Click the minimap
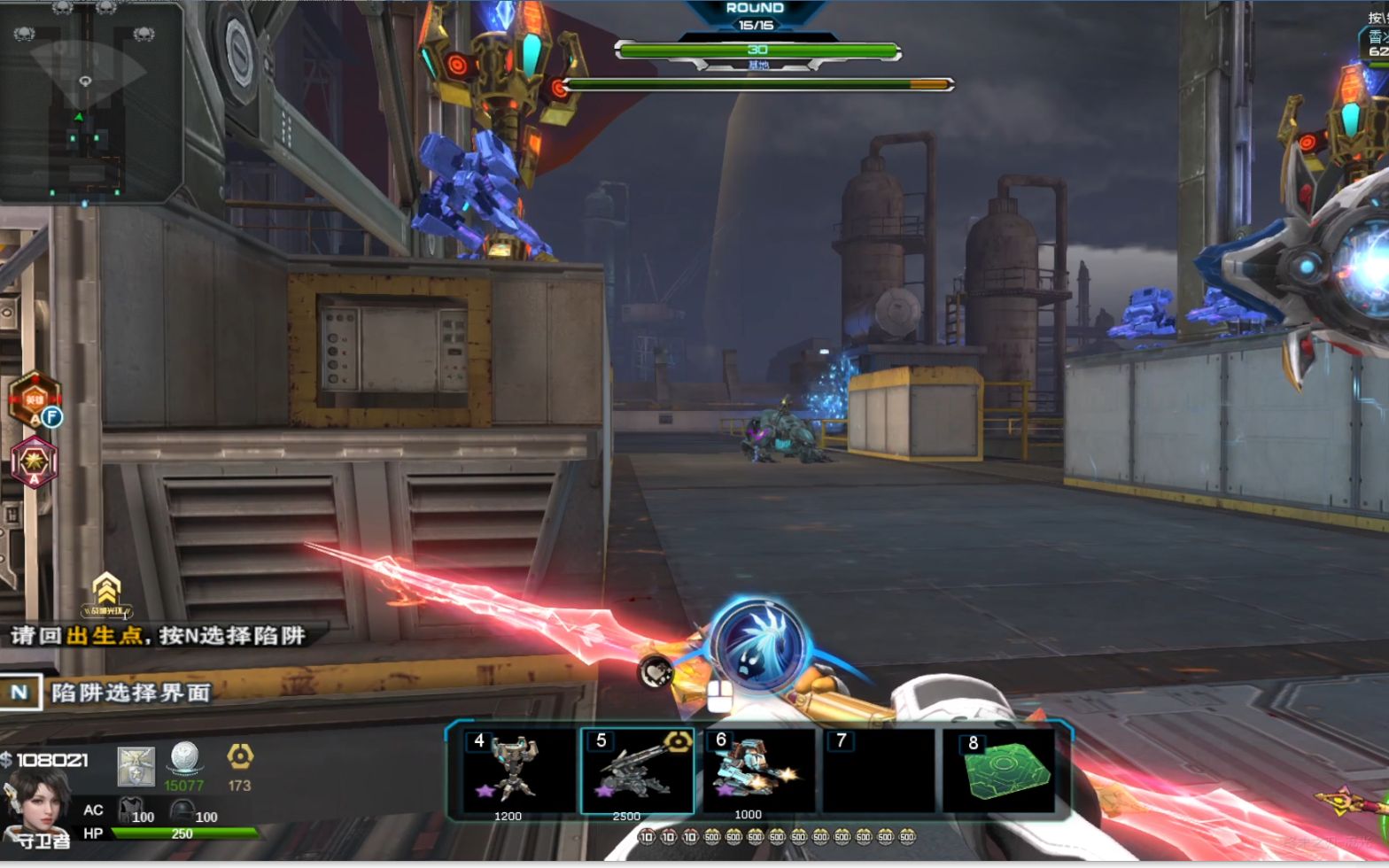This screenshot has height=868, width=1389. [90, 102]
